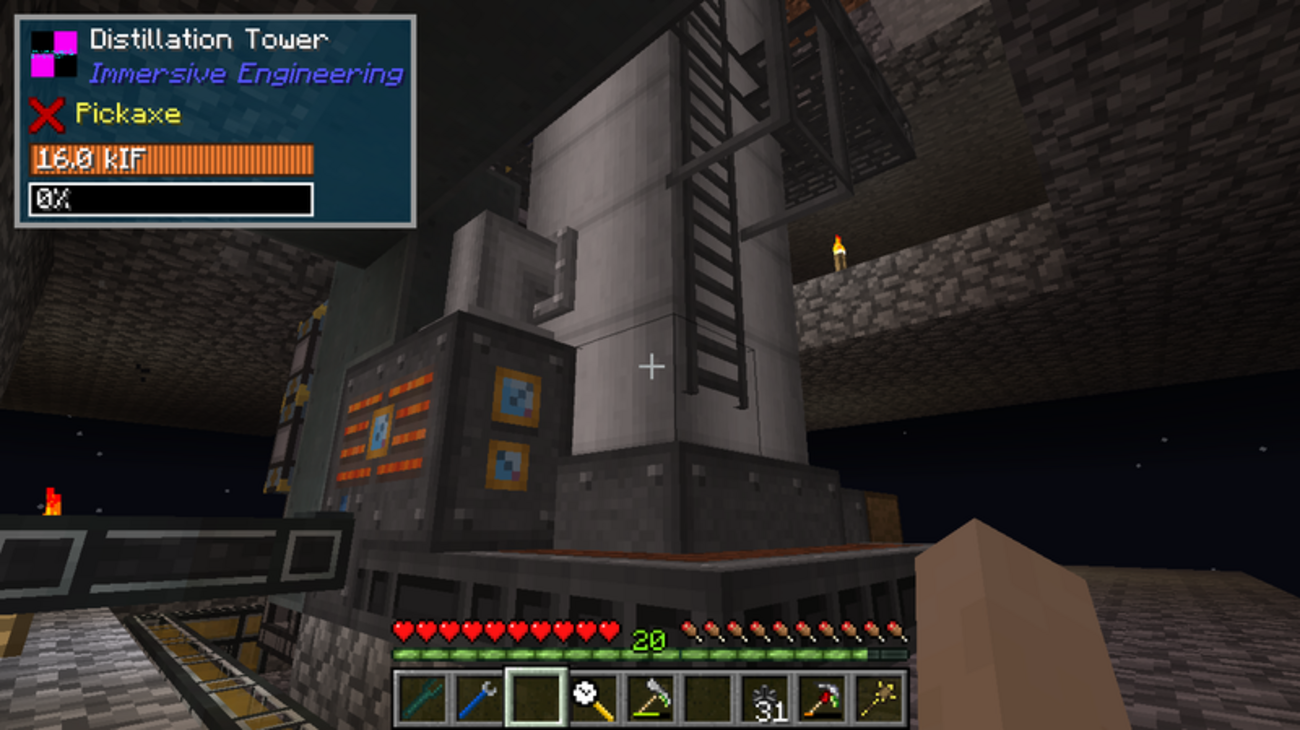Select the golden wand hotbar slot
1300x730 pixels.
pos(880,697)
